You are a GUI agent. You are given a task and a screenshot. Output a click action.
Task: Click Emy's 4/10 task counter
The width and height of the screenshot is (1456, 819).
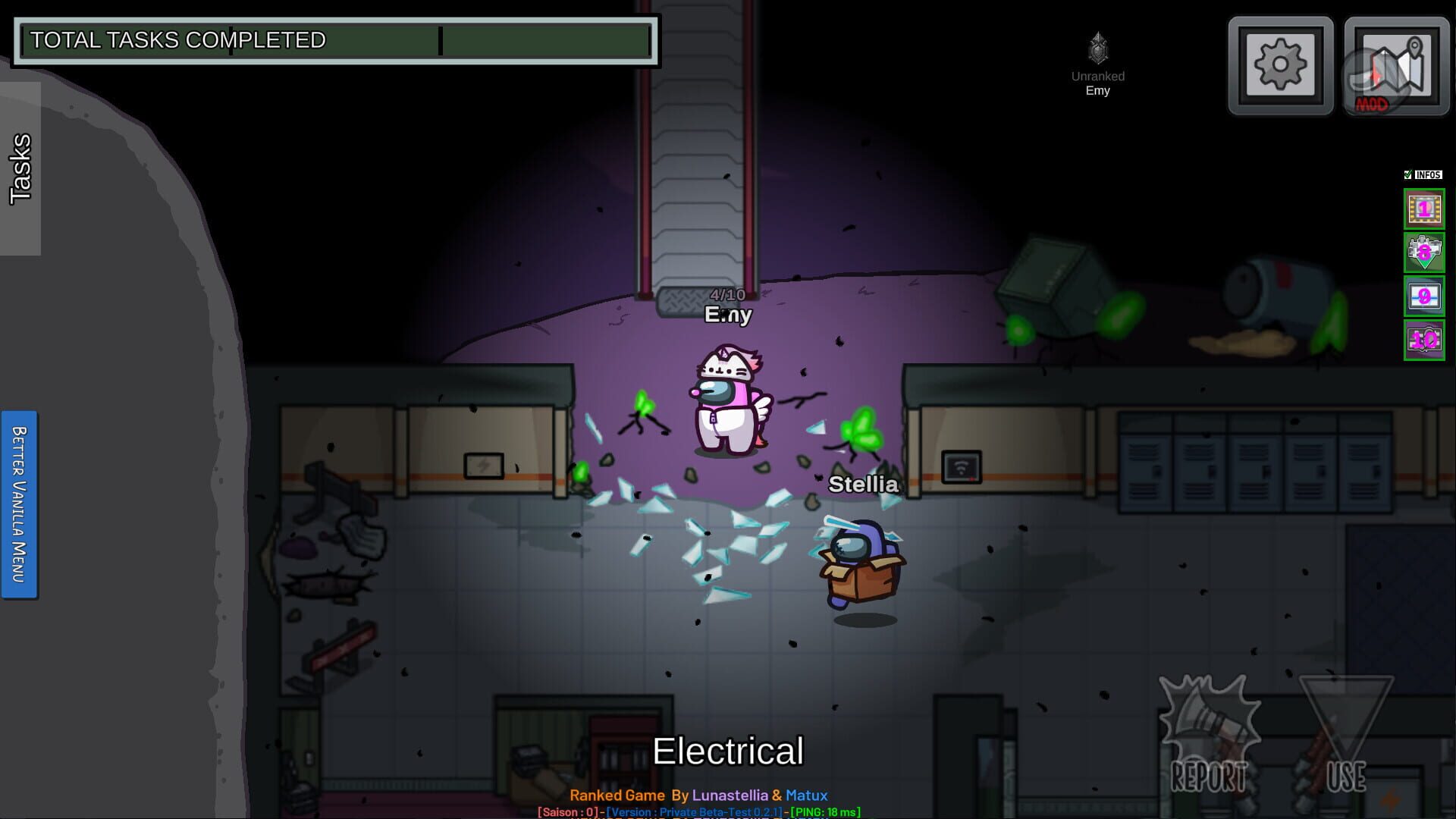726,293
